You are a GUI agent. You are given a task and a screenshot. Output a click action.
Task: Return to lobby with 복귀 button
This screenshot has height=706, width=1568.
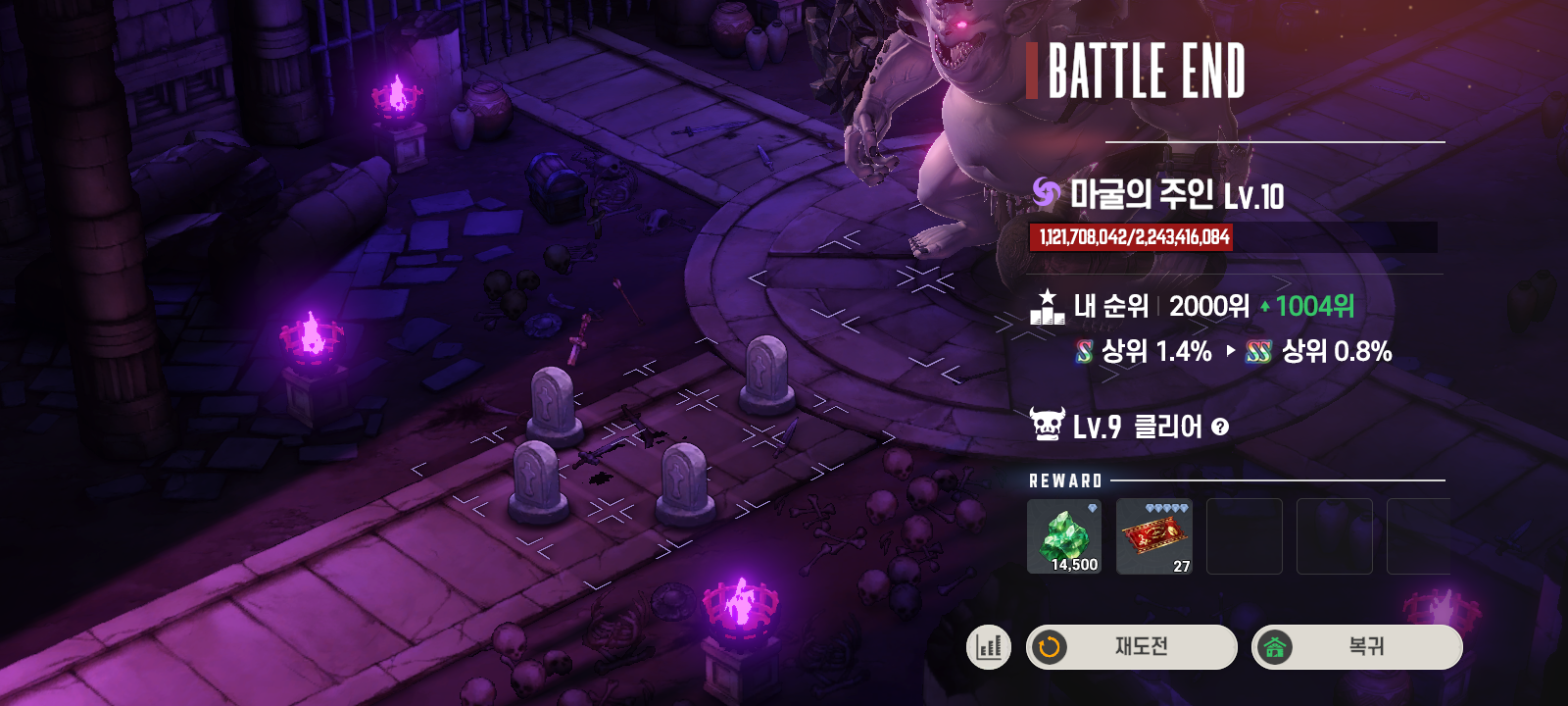tap(1356, 647)
